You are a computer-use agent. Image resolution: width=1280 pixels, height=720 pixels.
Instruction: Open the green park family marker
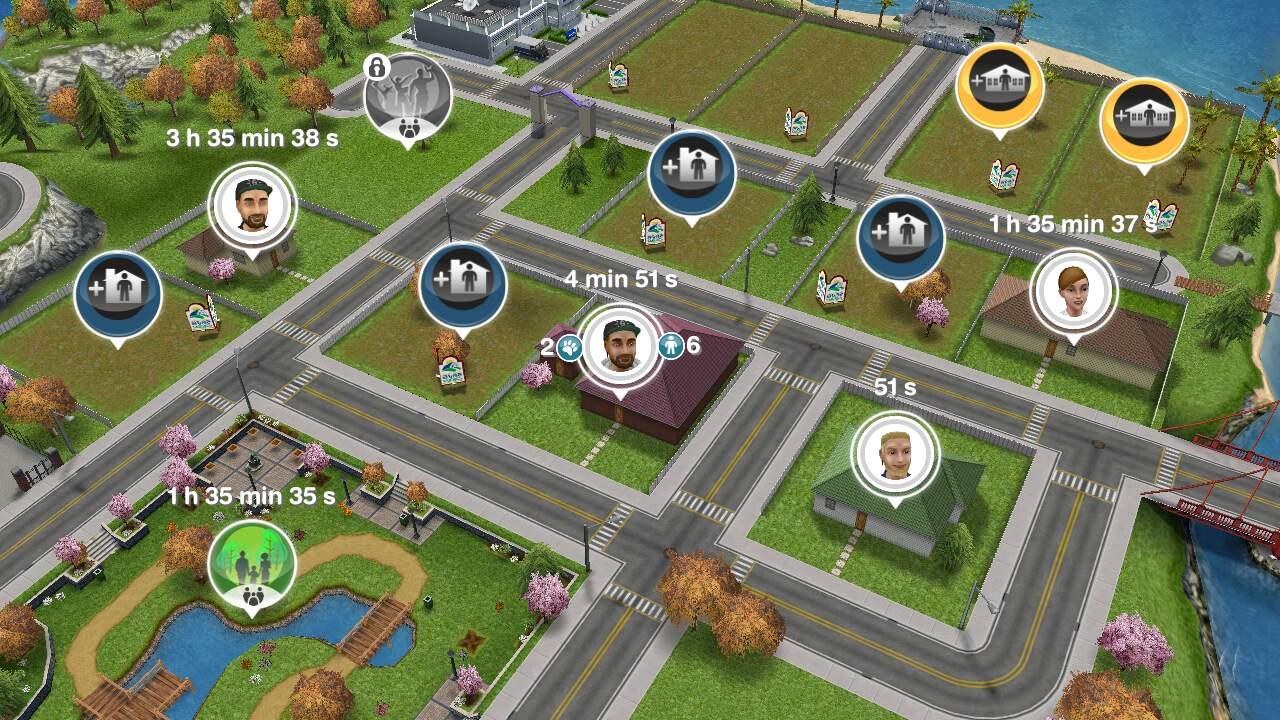pyautogui.click(x=251, y=563)
